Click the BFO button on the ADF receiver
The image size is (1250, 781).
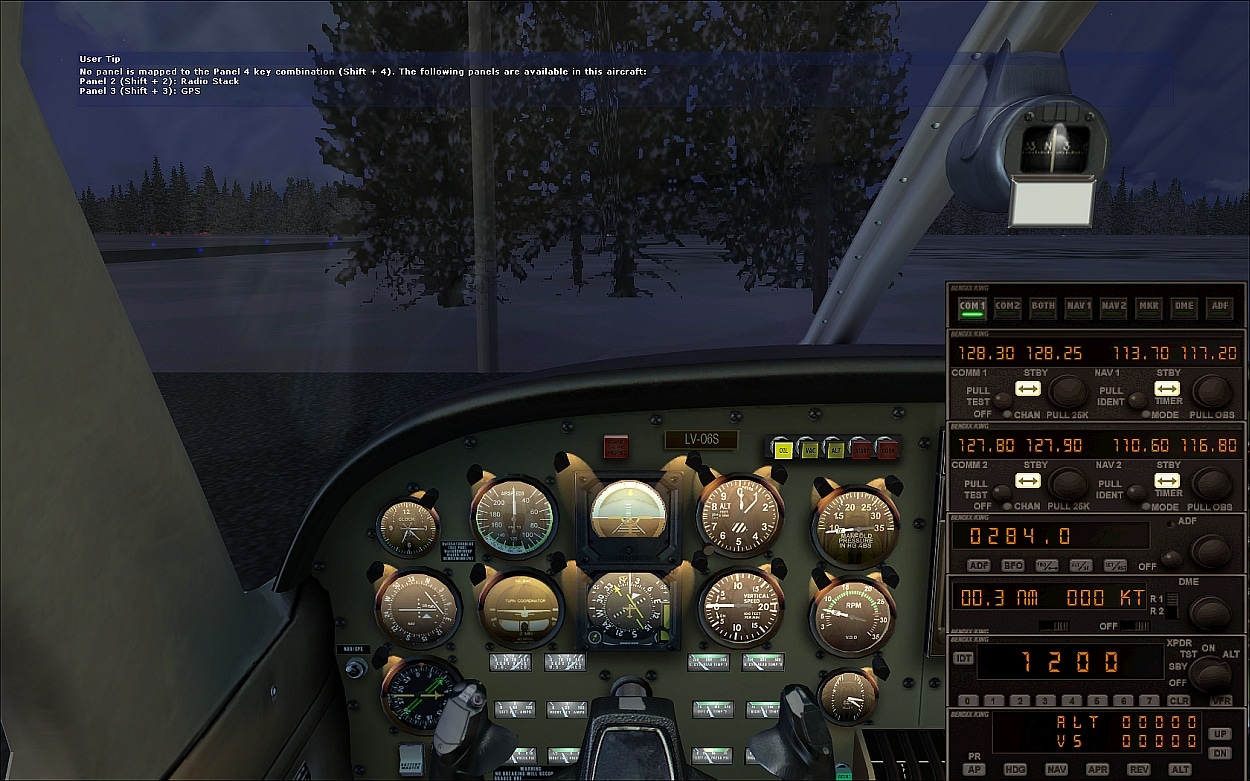1012,566
